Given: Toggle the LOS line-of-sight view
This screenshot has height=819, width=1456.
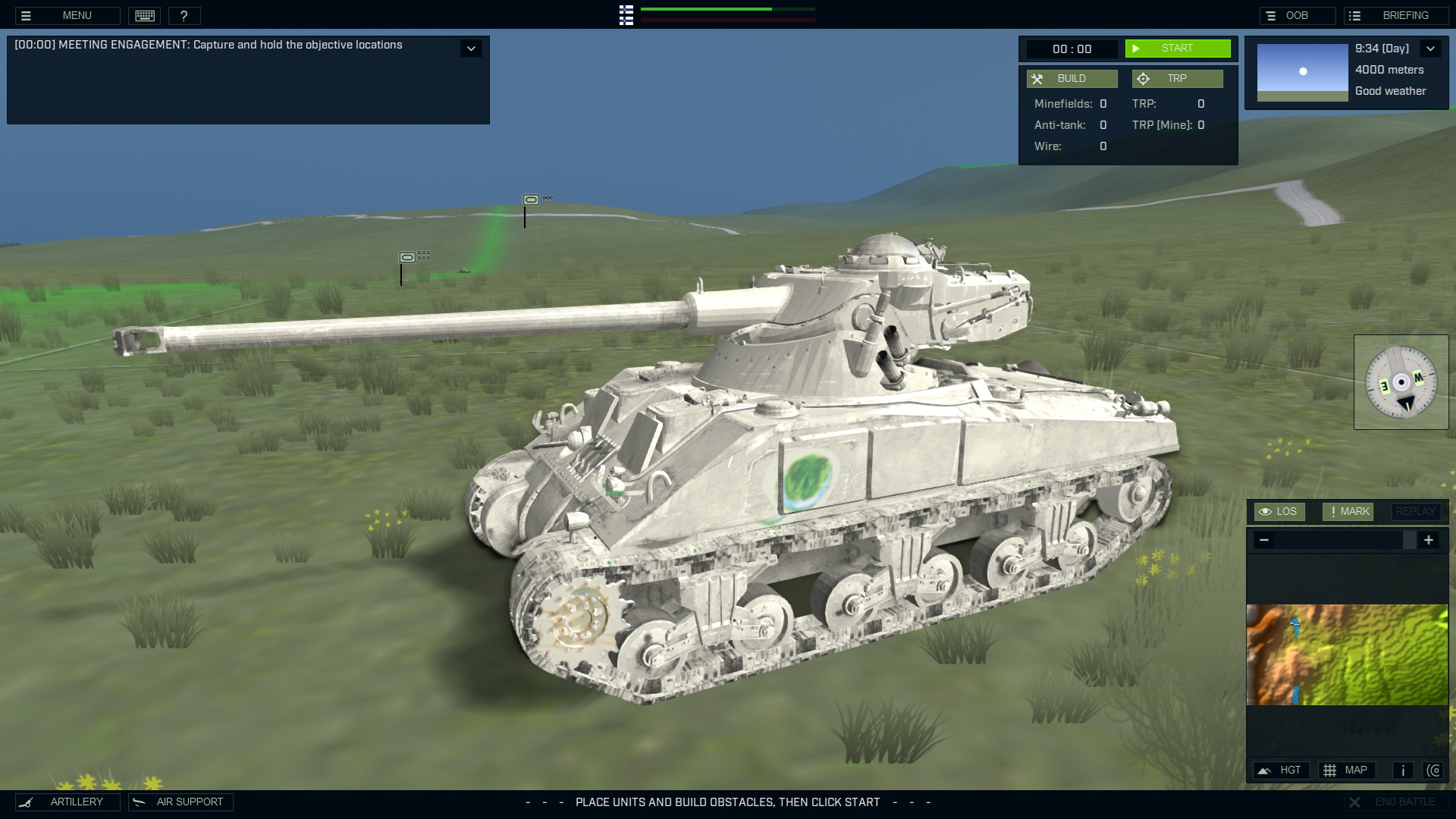Looking at the screenshot, I should (1280, 511).
